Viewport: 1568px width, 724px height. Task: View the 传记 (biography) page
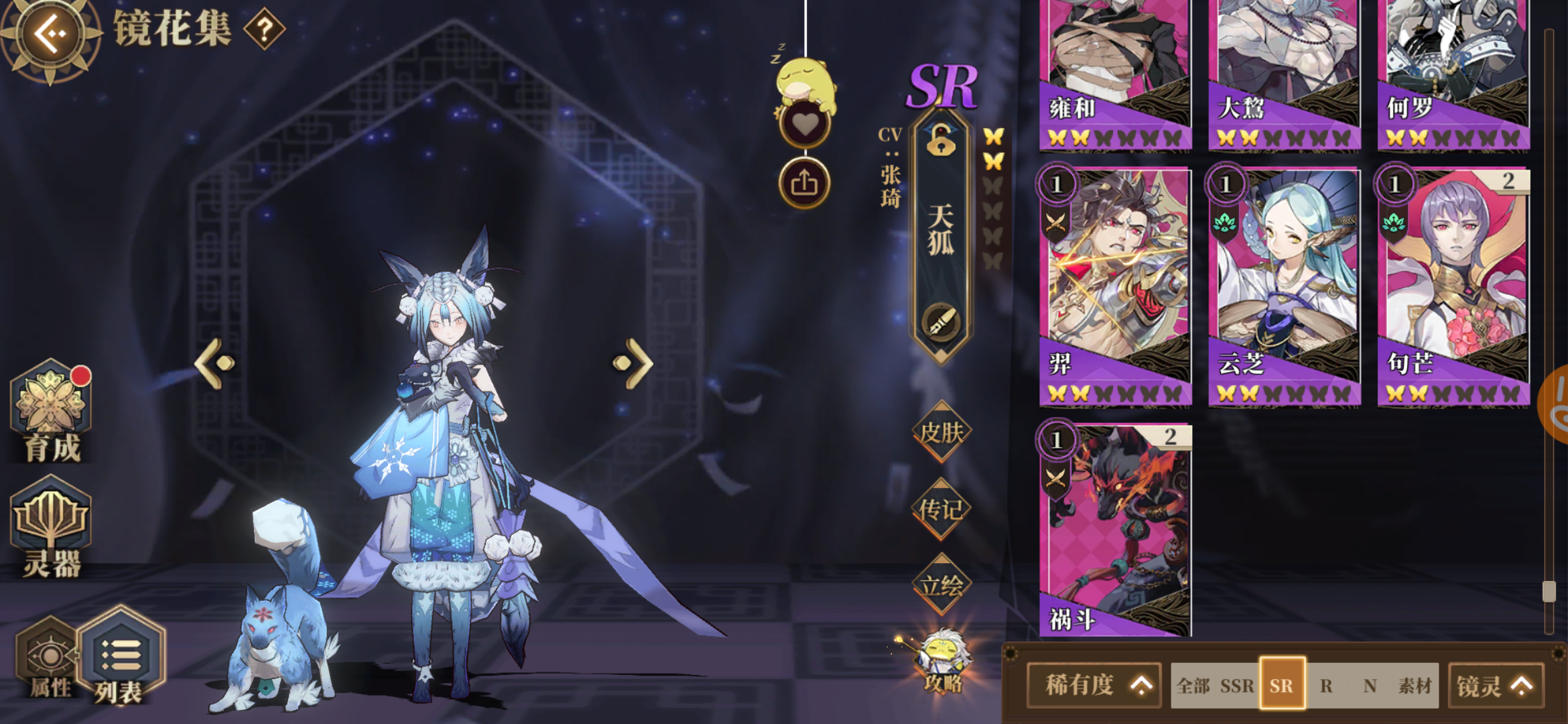click(941, 507)
